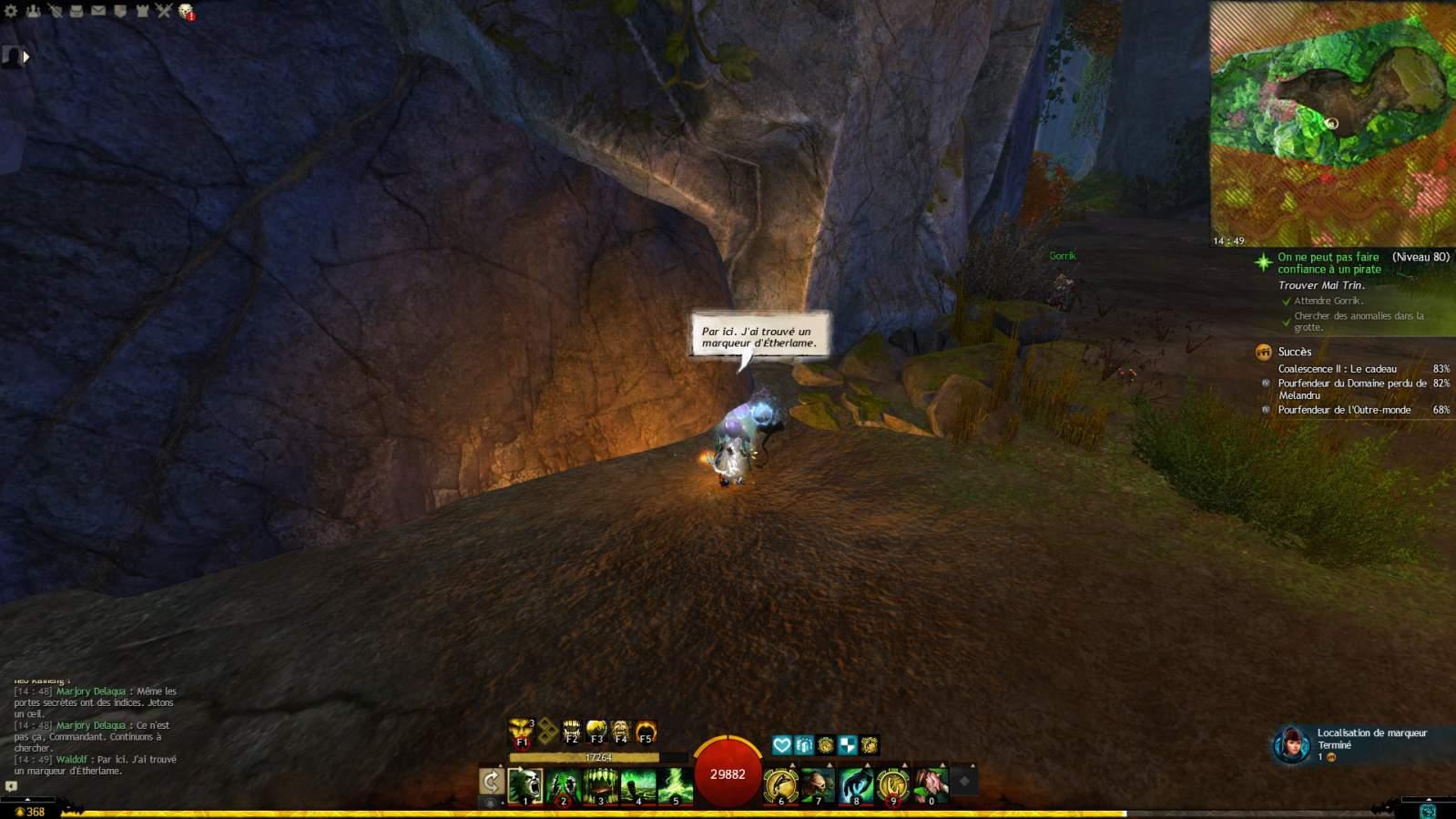
Task: Open the guild shield icon
Action: [x=120, y=11]
